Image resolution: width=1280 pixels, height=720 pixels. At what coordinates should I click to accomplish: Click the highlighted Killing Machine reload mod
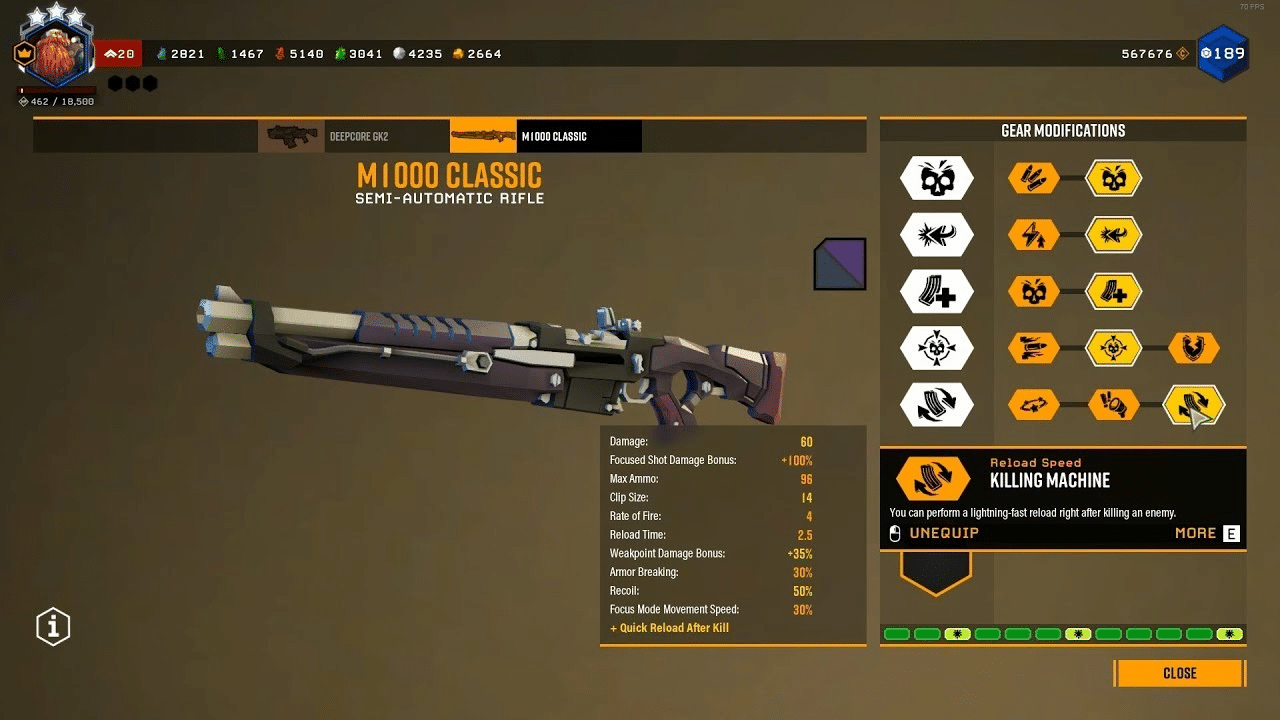tap(1194, 405)
